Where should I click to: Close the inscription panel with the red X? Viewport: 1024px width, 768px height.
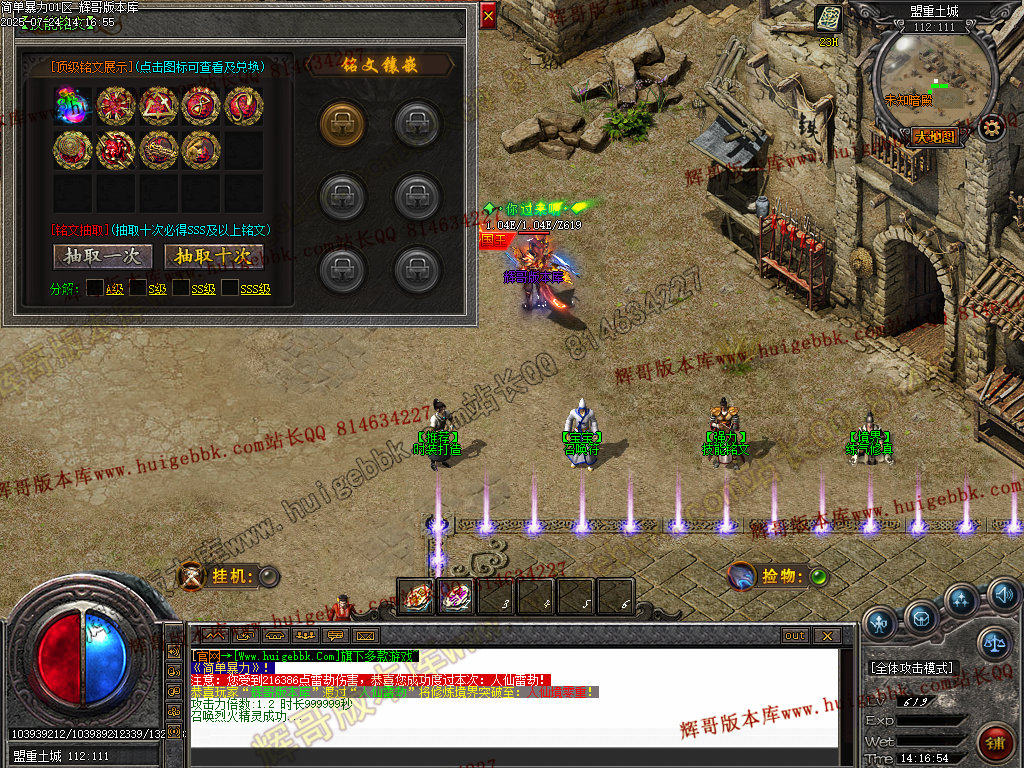487,16
